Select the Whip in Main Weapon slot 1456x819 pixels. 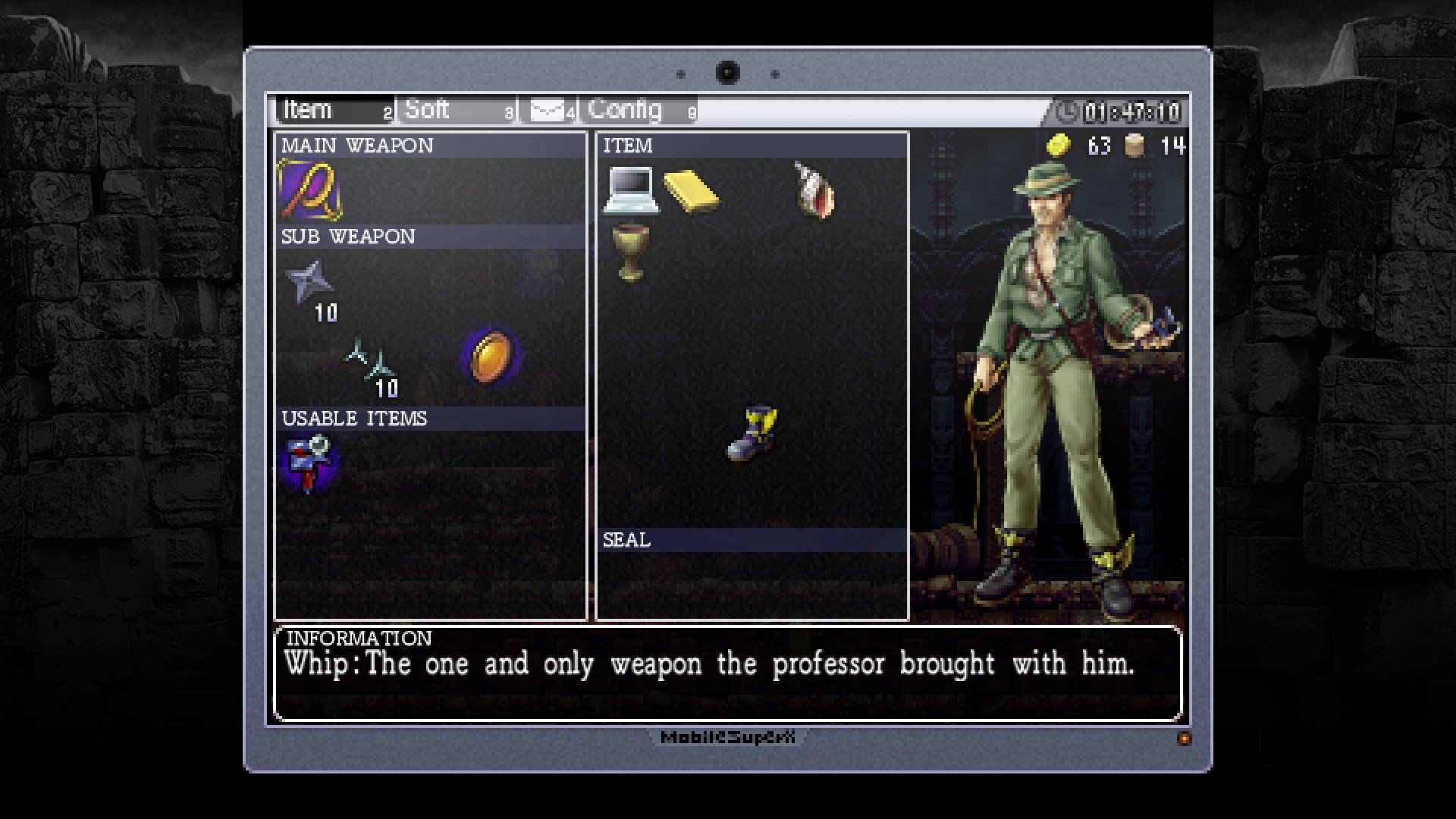click(x=311, y=190)
